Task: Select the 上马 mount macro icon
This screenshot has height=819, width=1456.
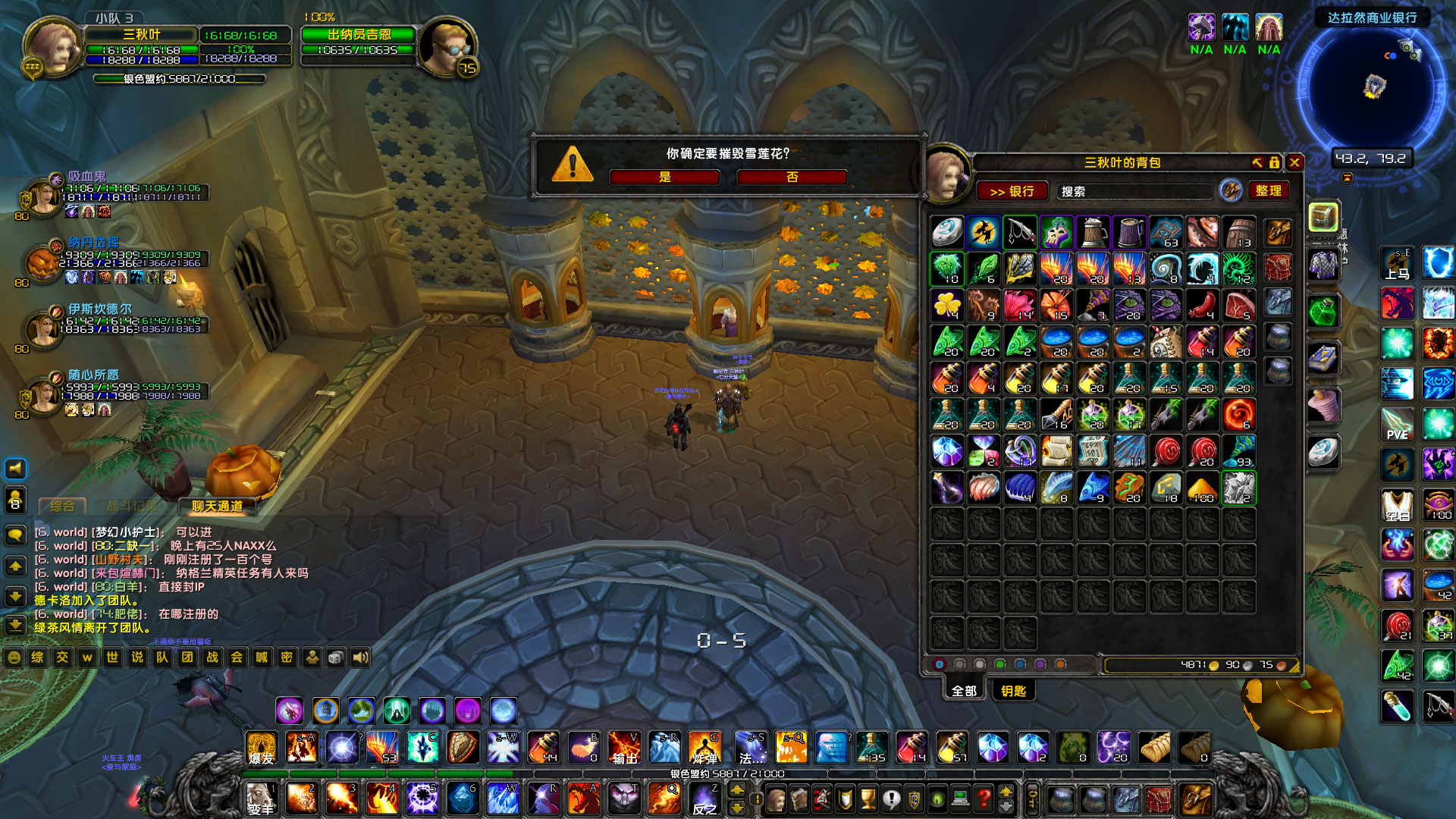Action: coord(1398,264)
